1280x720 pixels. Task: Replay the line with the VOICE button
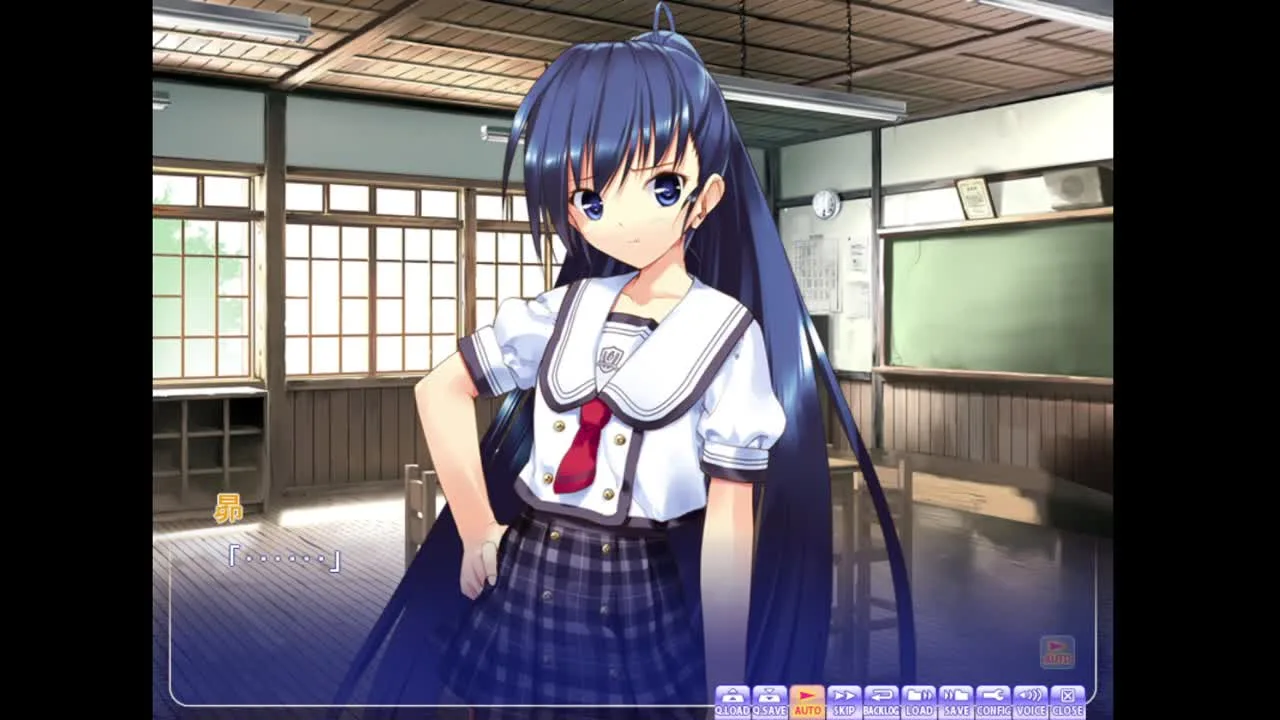coord(1030,701)
